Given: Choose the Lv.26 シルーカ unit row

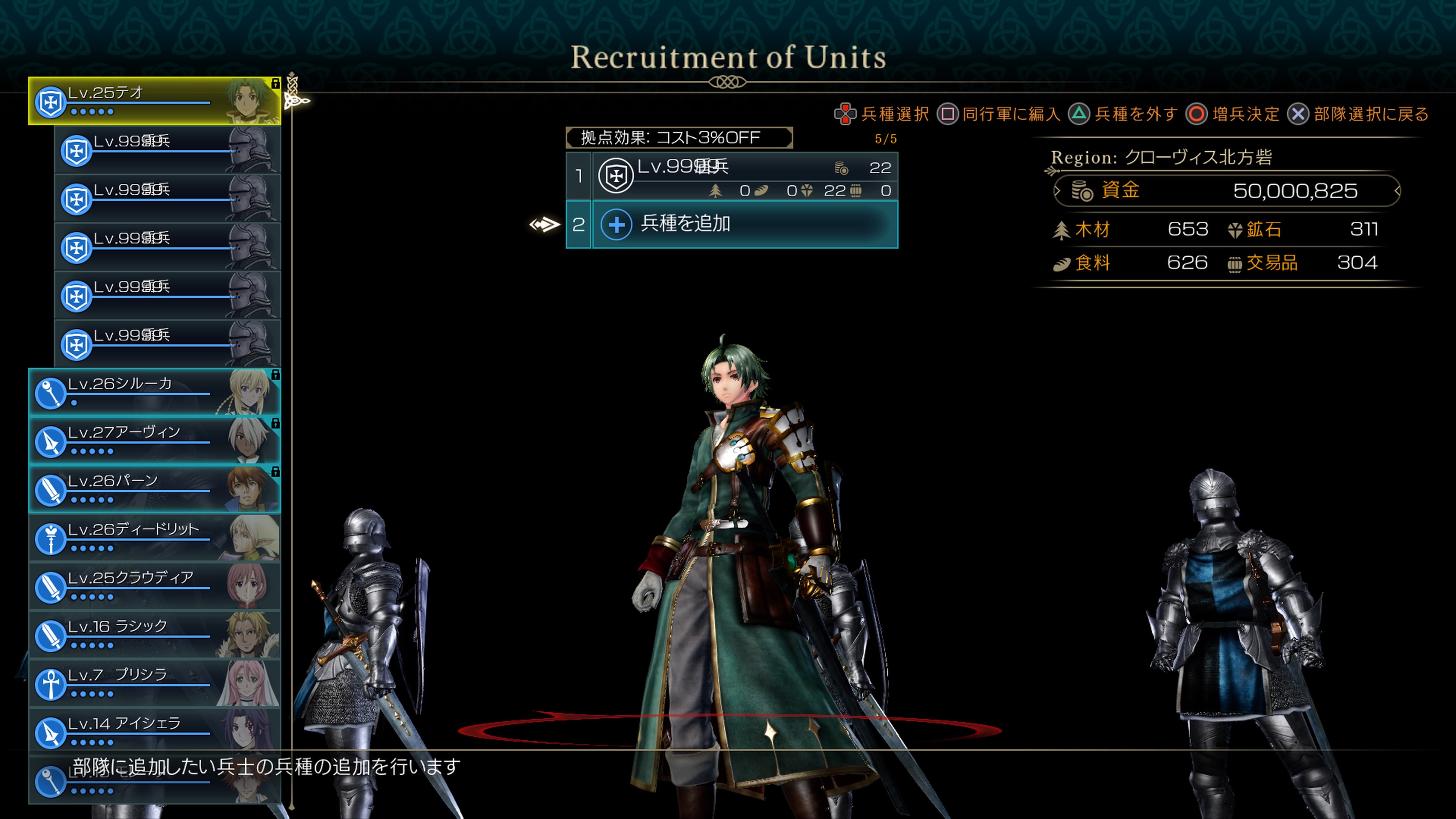Looking at the screenshot, I should [154, 392].
